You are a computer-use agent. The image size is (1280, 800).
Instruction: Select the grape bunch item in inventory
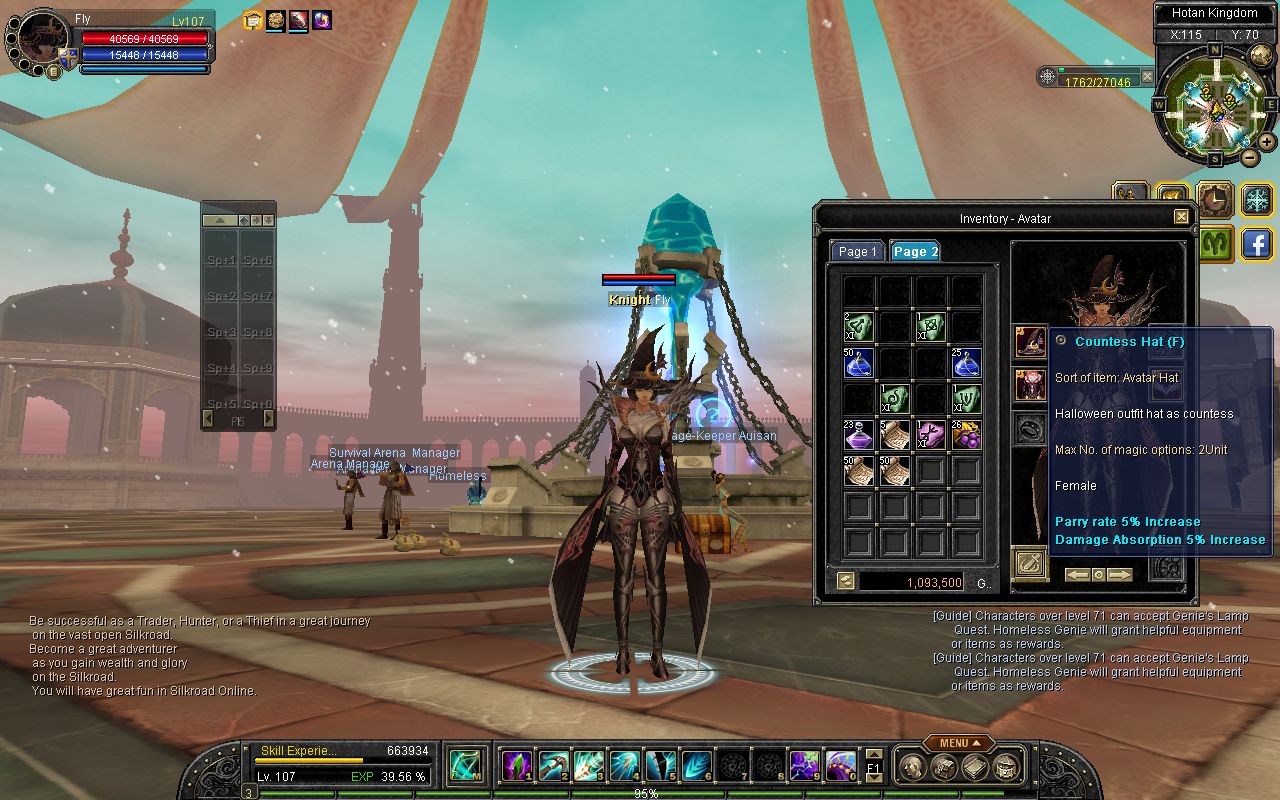pos(966,434)
